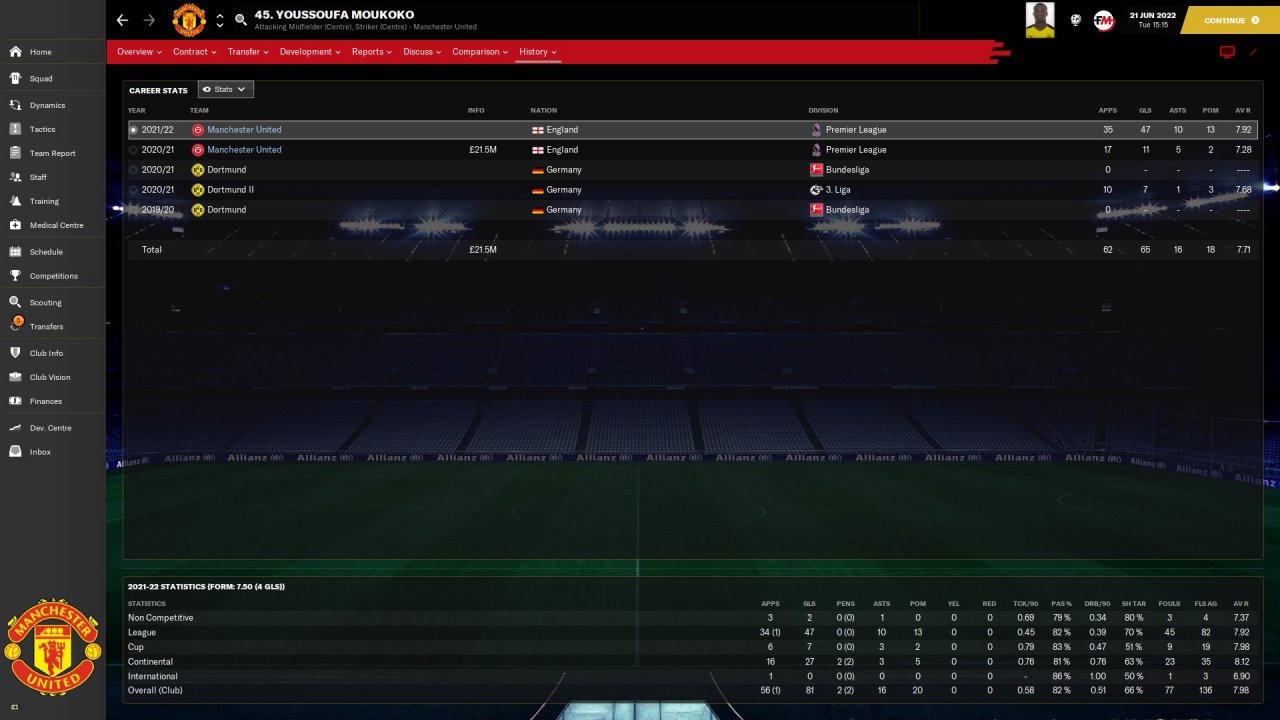The height and width of the screenshot is (720, 1280).
Task: Open the Training screen
Action: 44,201
